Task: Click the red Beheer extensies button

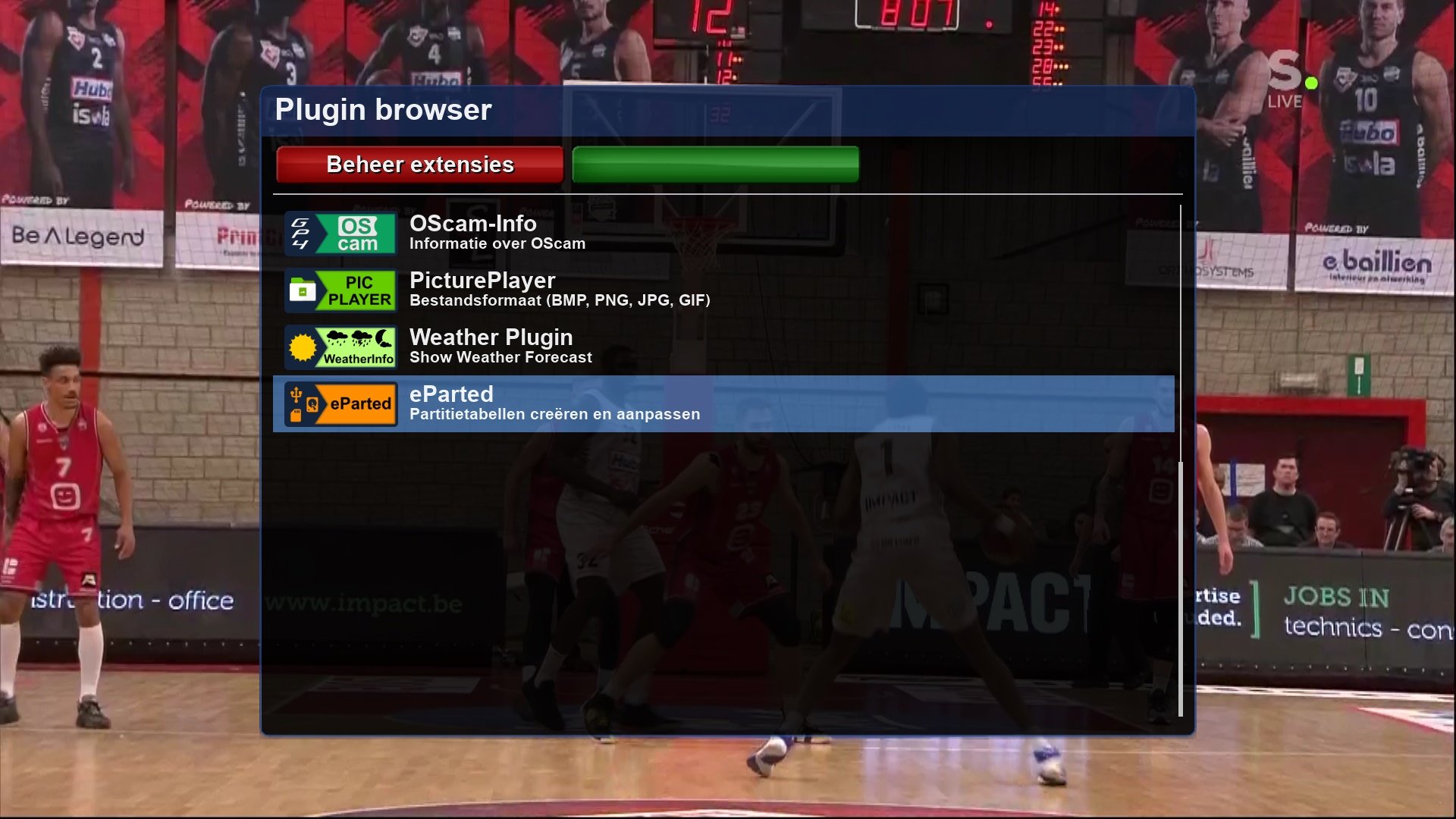Action: click(419, 165)
